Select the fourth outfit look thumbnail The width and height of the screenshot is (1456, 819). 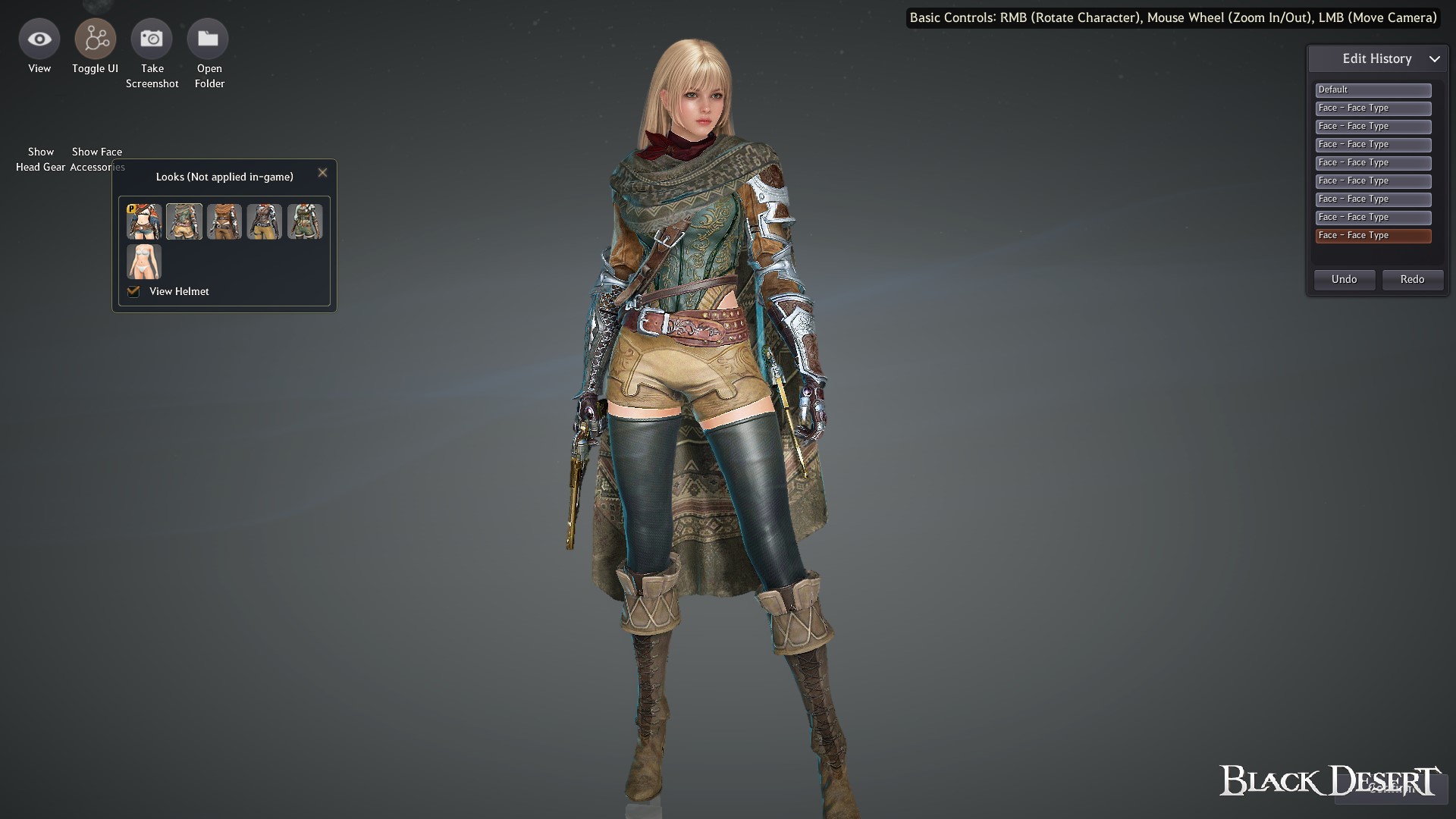pos(265,221)
